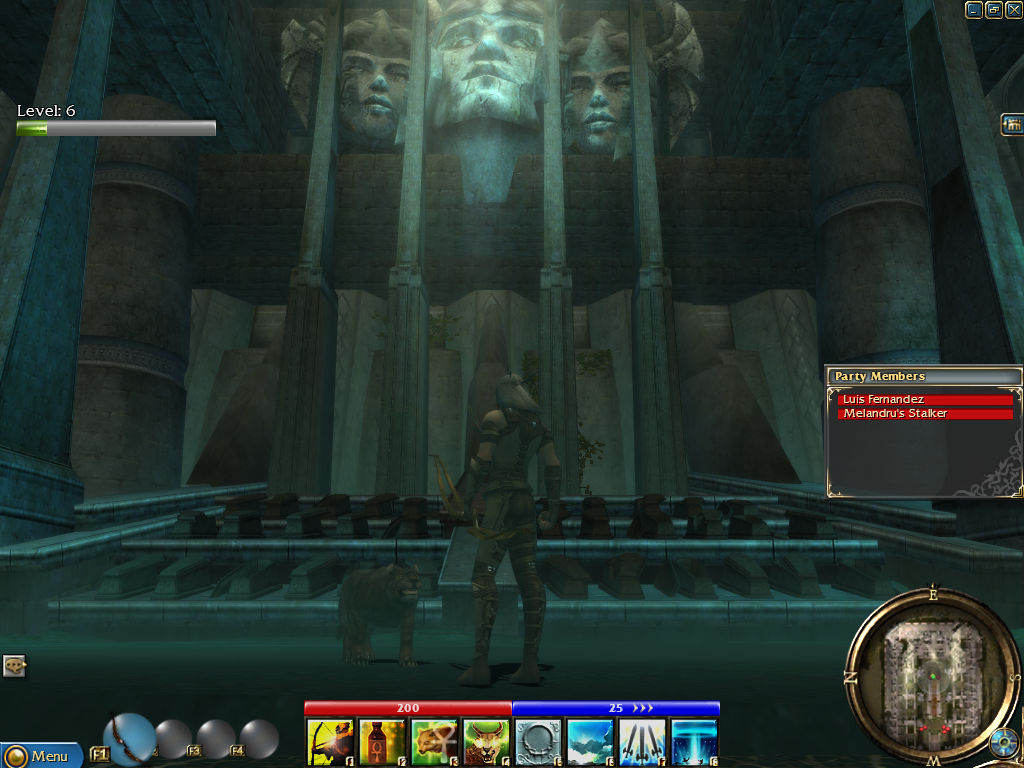Select the stone ring signet skill

(x=538, y=742)
